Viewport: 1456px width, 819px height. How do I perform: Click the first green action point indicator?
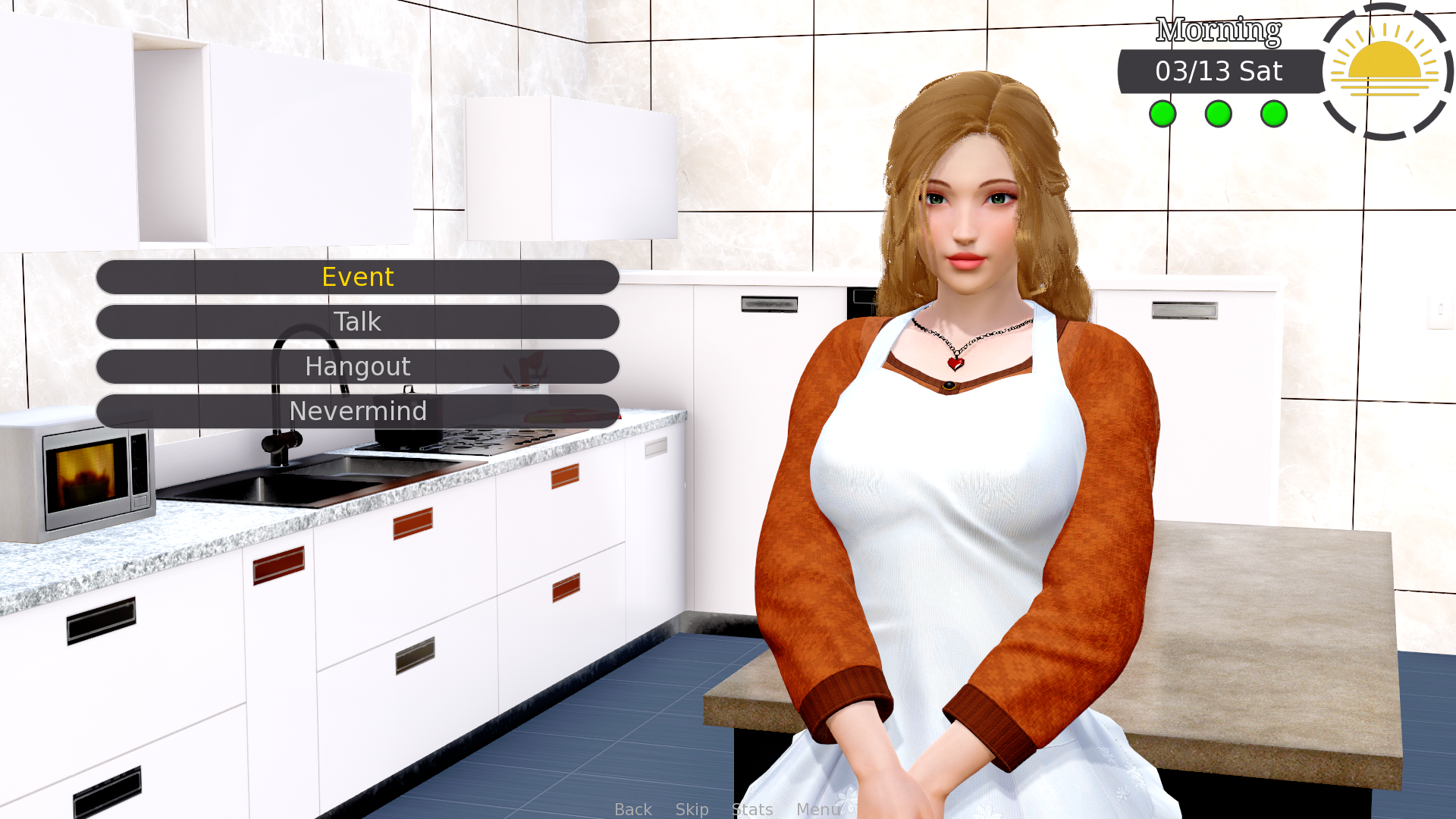(1162, 114)
